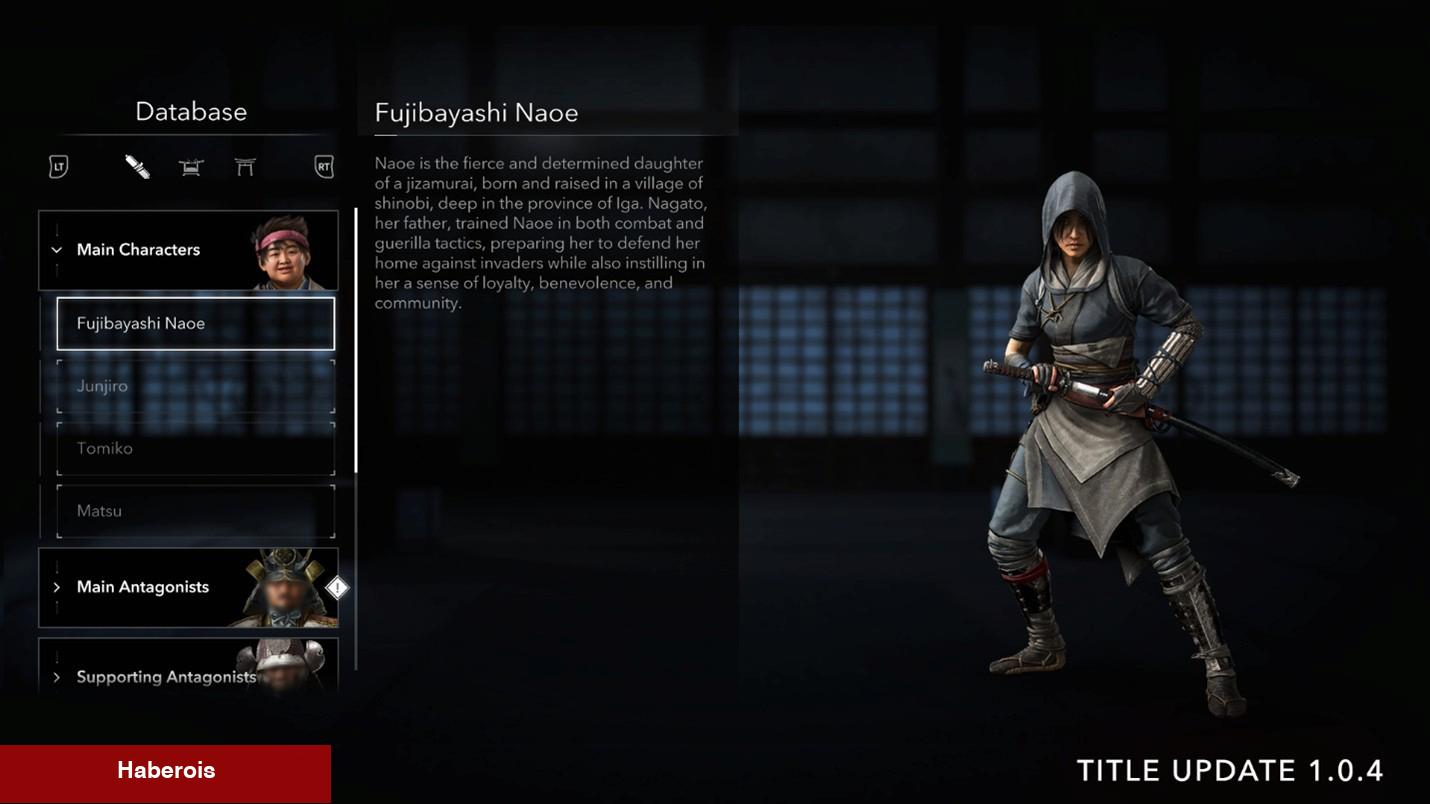
Task: Click the Haberois red banner
Action: [165, 771]
